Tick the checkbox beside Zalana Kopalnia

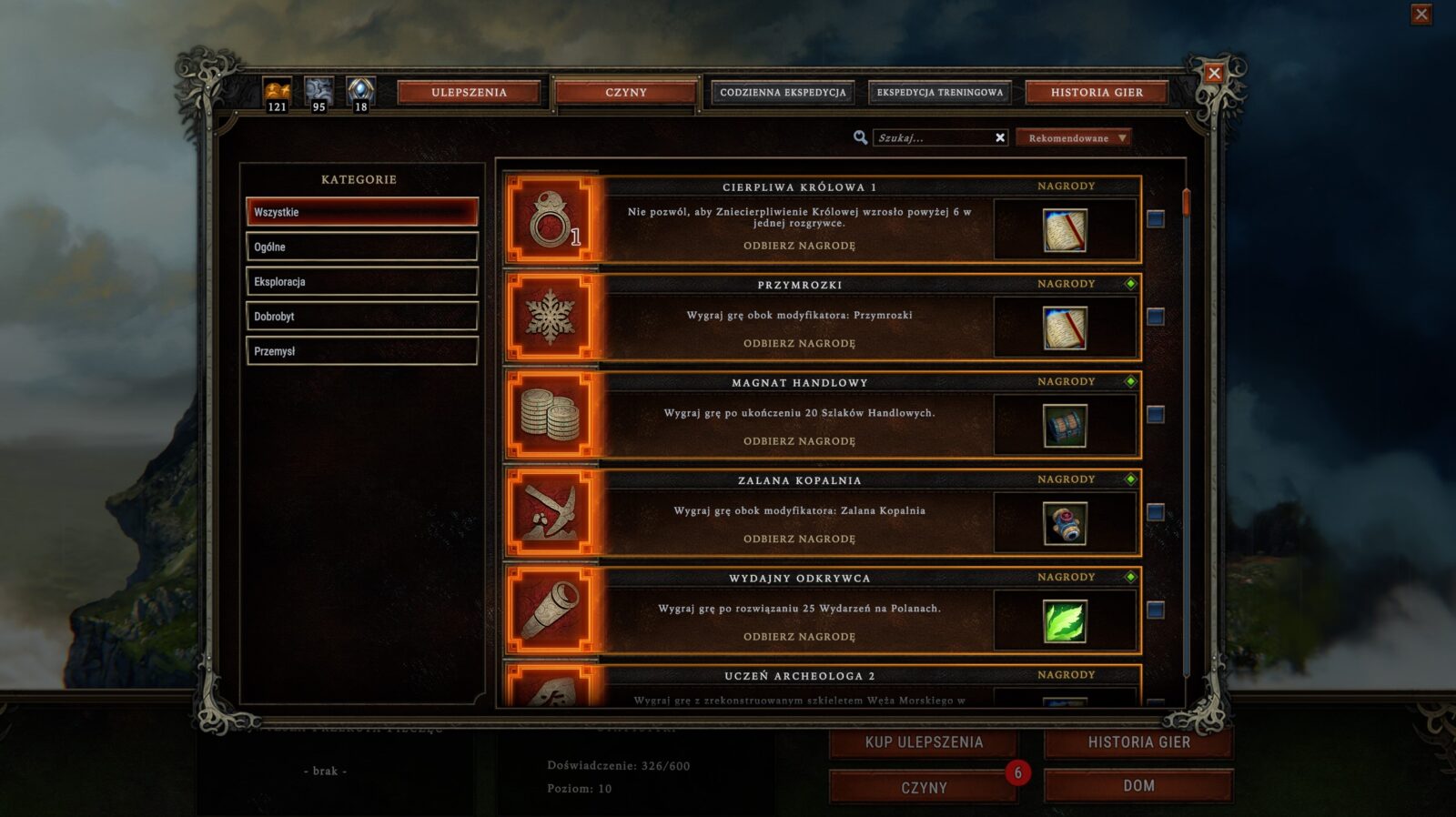click(x=1155, y=512)
